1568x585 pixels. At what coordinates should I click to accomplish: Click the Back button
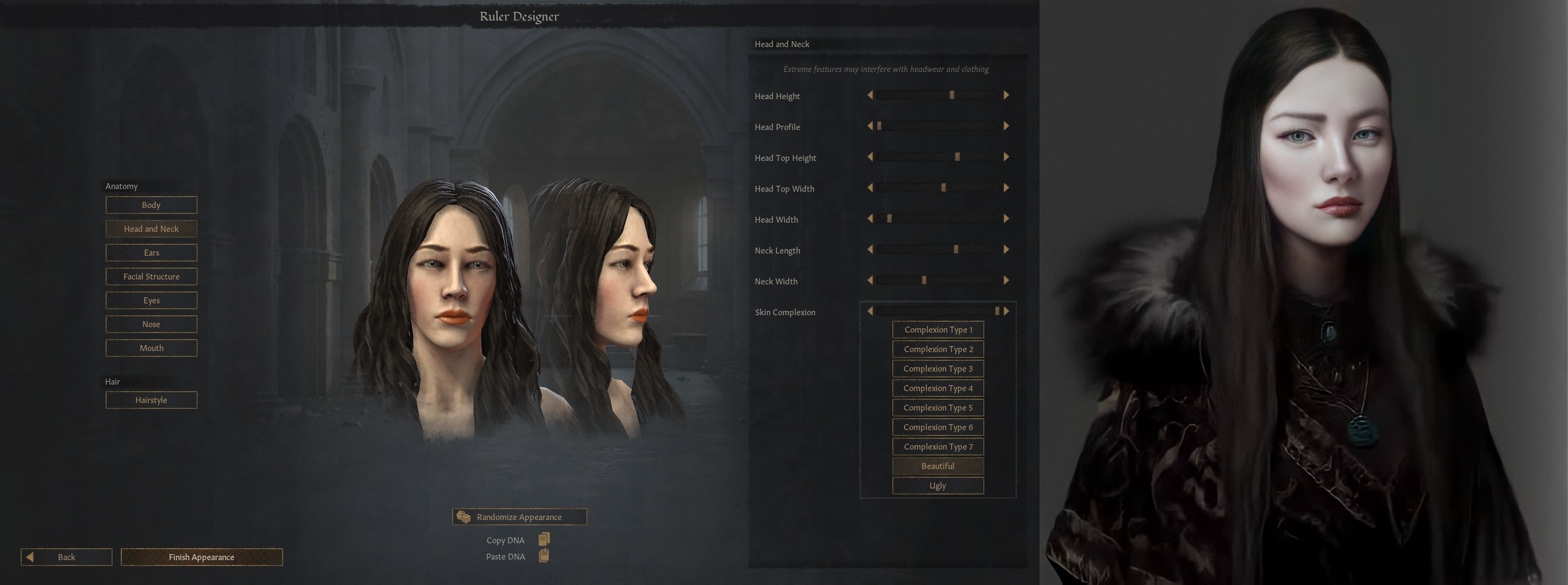[67, 557]
